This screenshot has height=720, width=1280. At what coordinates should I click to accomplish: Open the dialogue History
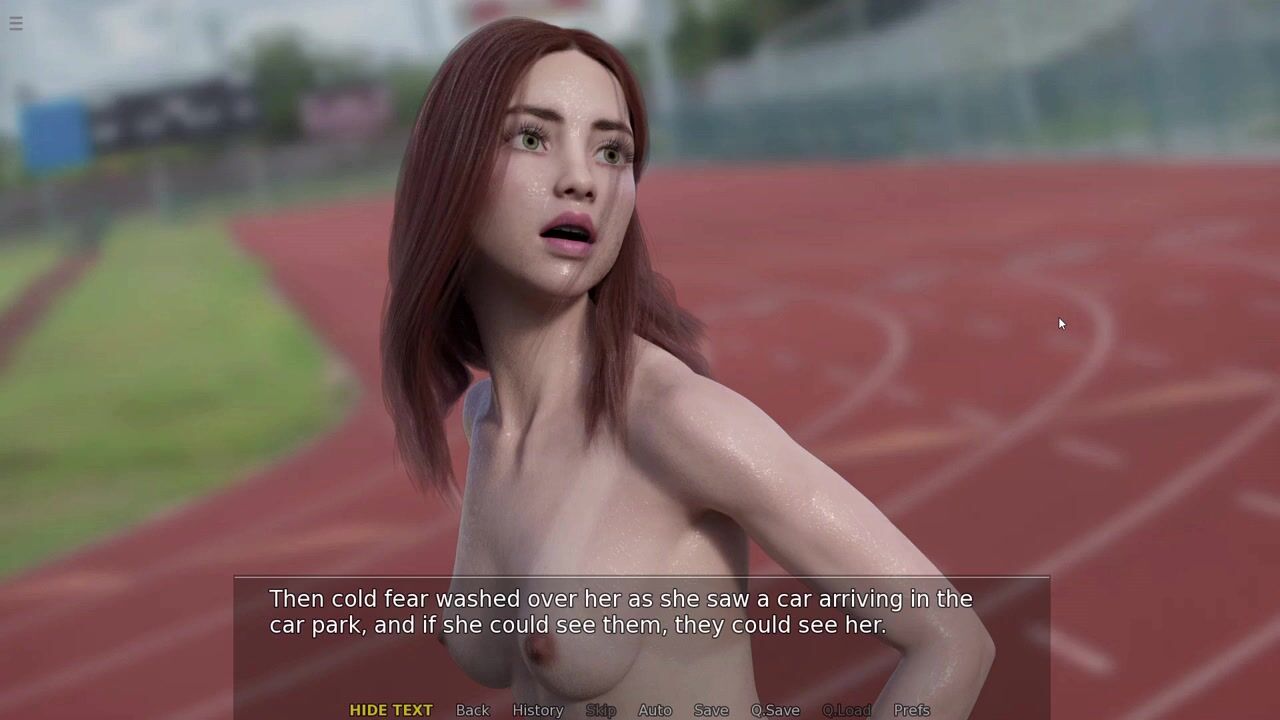(538, 710)
